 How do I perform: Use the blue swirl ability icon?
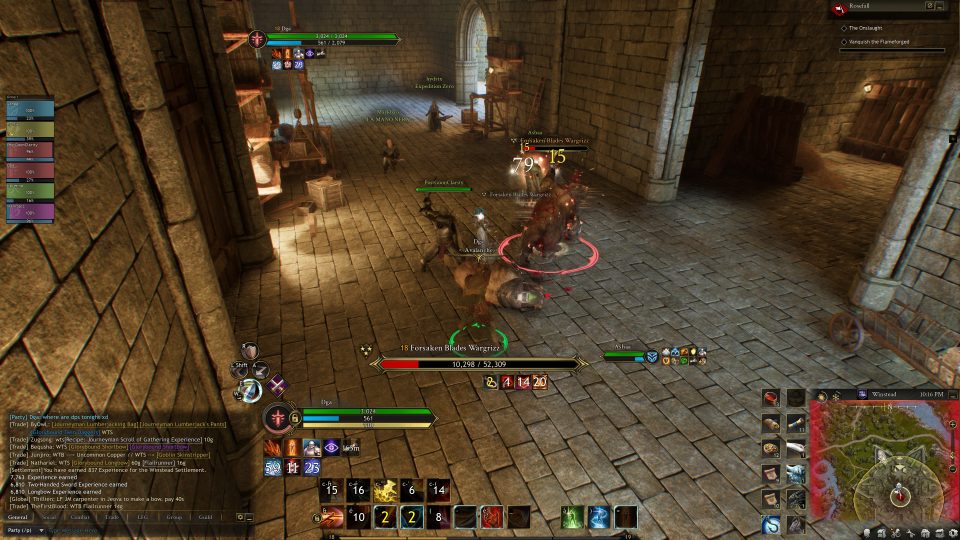(598, 517)
